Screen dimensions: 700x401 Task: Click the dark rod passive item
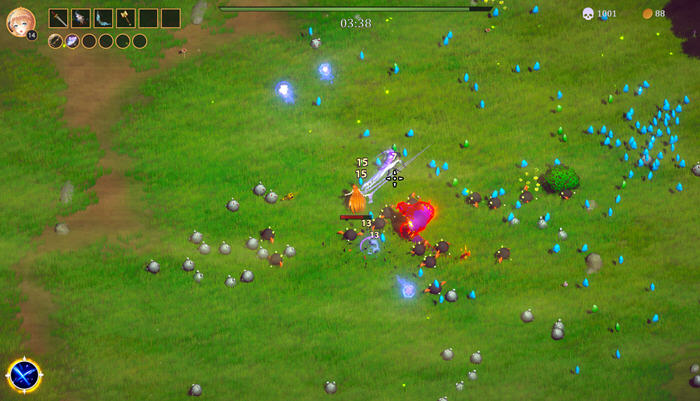click(x=56, y=41)
